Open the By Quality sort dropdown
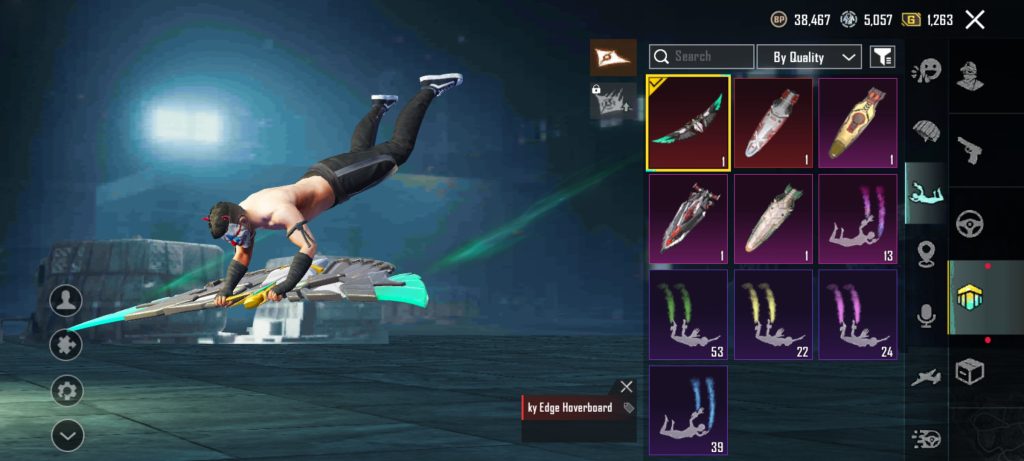The width and height of the screenshot is (1024, 461). (809, 57)
